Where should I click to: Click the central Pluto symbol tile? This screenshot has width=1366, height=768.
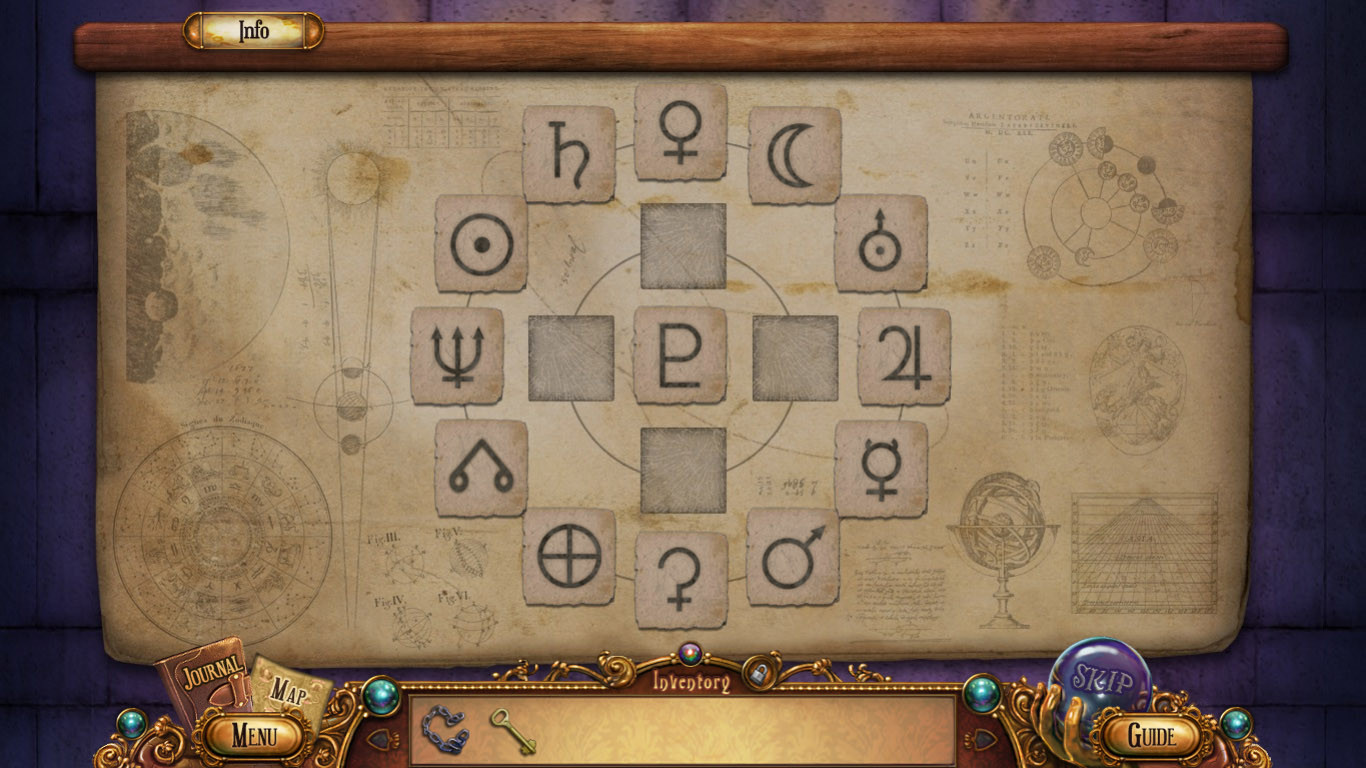coord(680,353)
